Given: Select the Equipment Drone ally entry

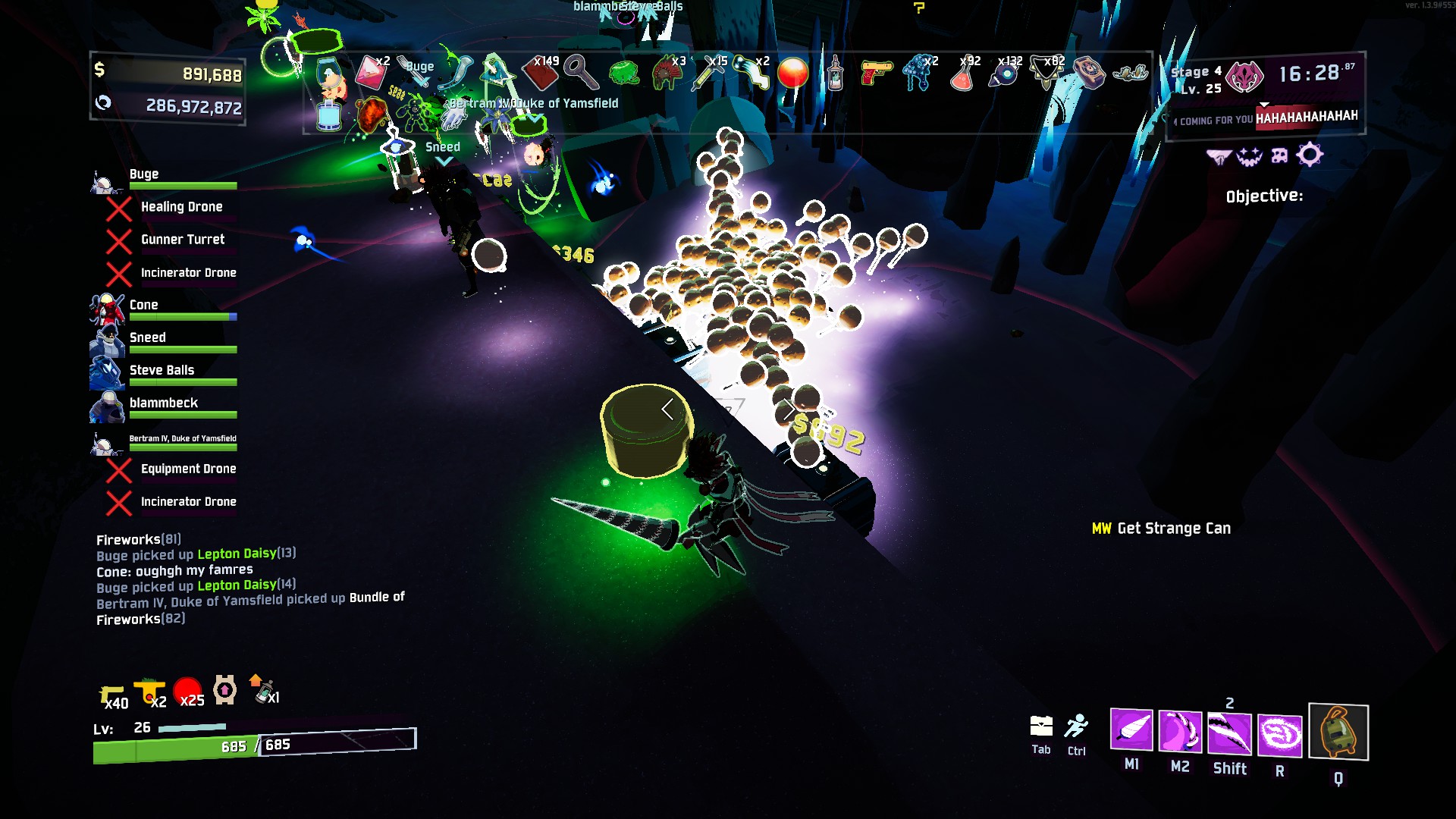Looking at the screenshot, I should coord(188,469).
